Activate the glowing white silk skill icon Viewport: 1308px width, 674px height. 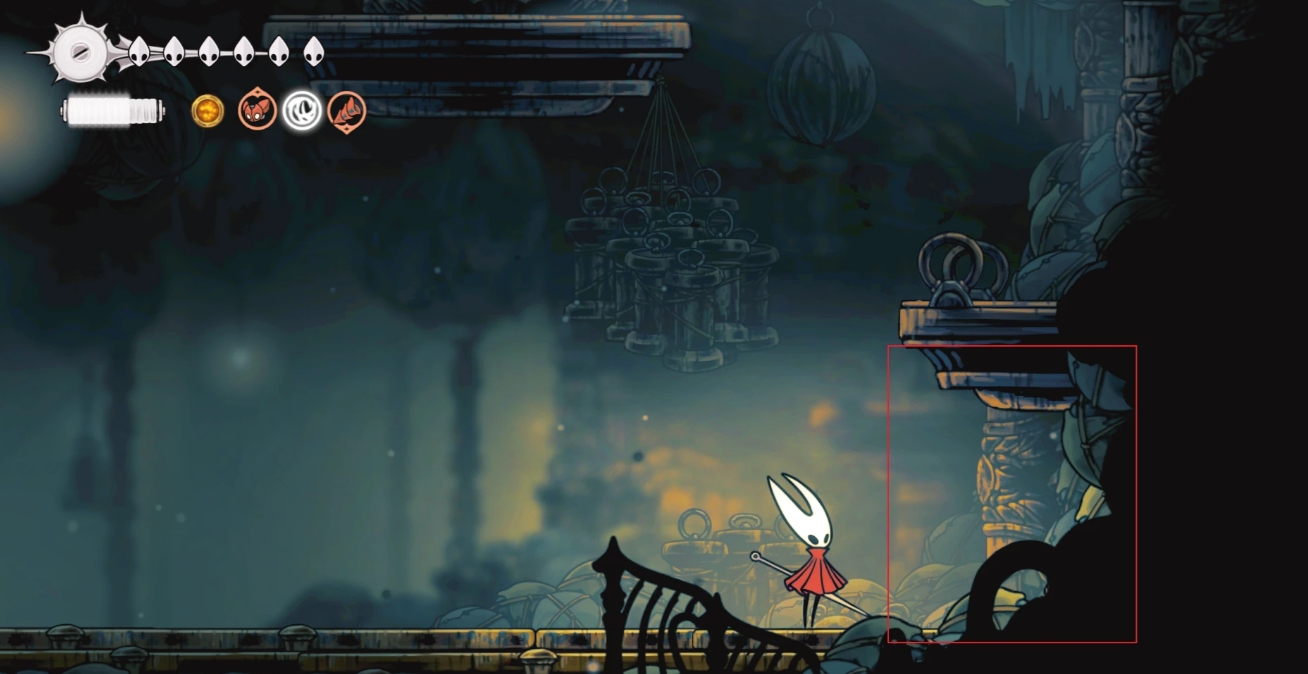click(x=301, y=111)
